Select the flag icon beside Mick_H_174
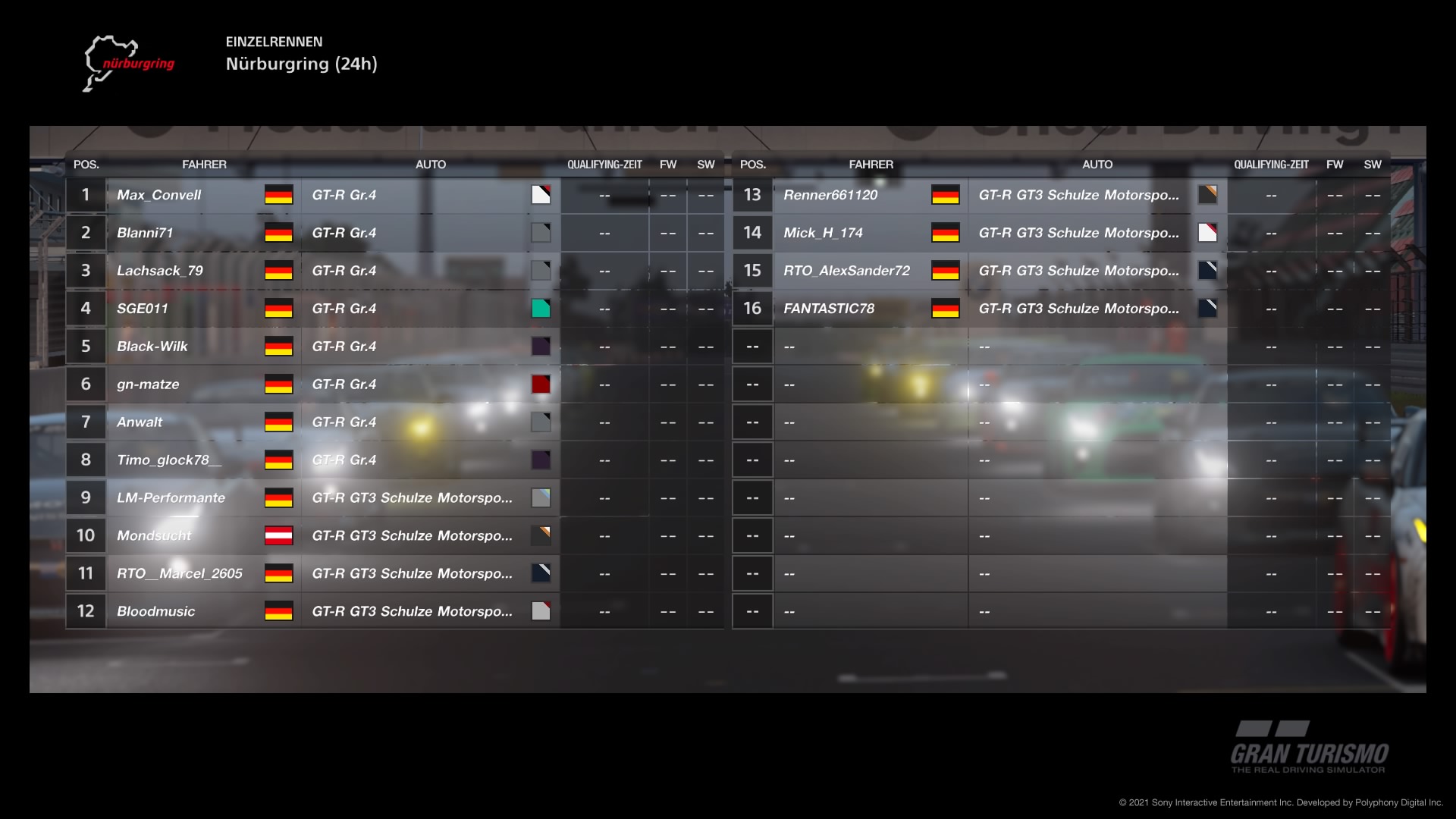This screenshot has width=1456, height=819. click(946, 233)
